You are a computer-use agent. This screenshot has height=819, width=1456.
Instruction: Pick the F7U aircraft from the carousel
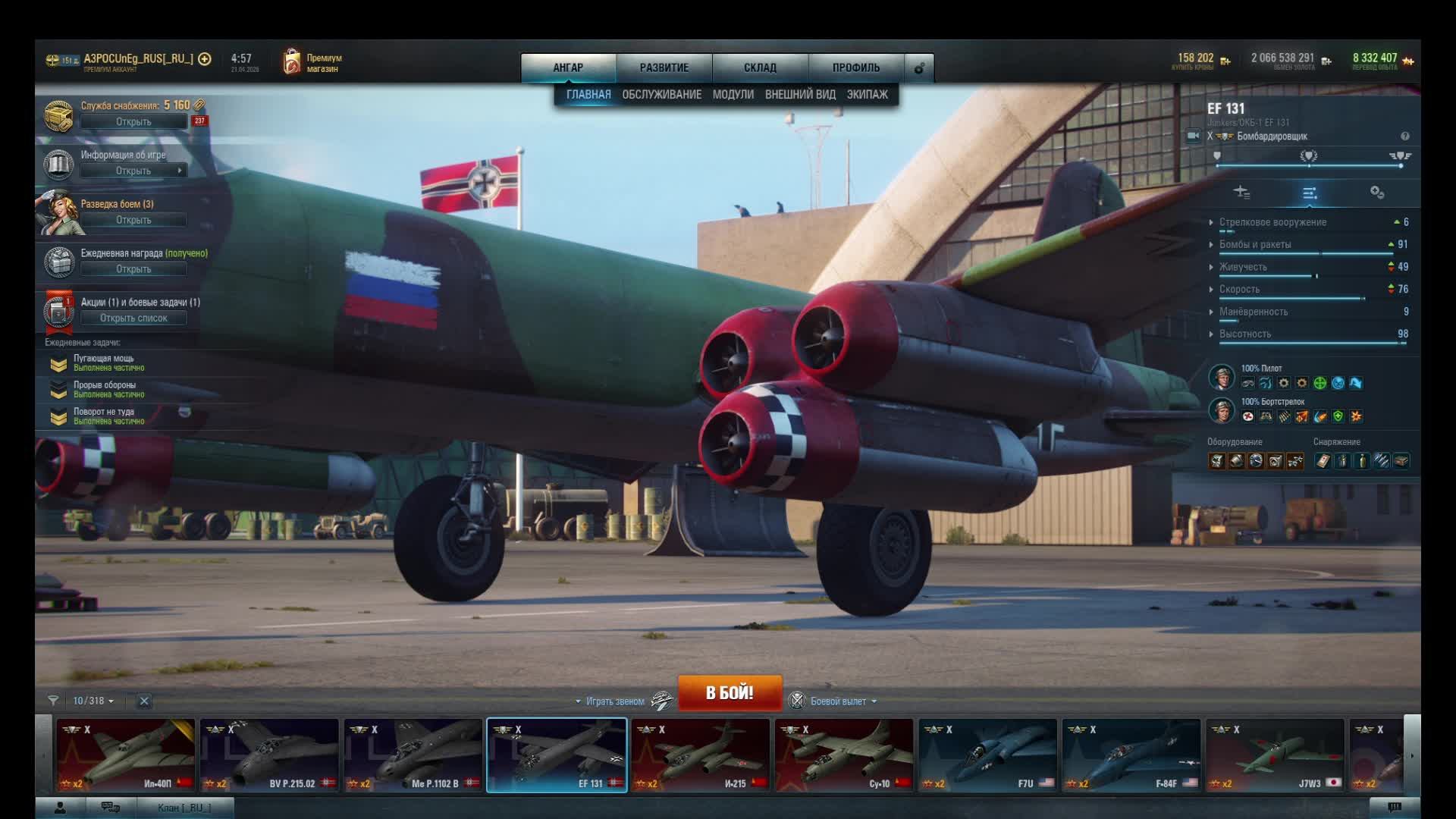[987, 755]
